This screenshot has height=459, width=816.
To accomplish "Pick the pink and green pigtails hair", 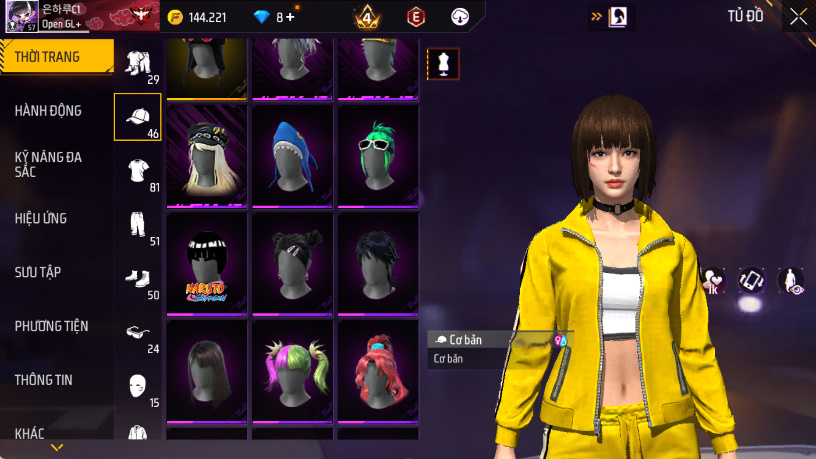I will point(292,369).
